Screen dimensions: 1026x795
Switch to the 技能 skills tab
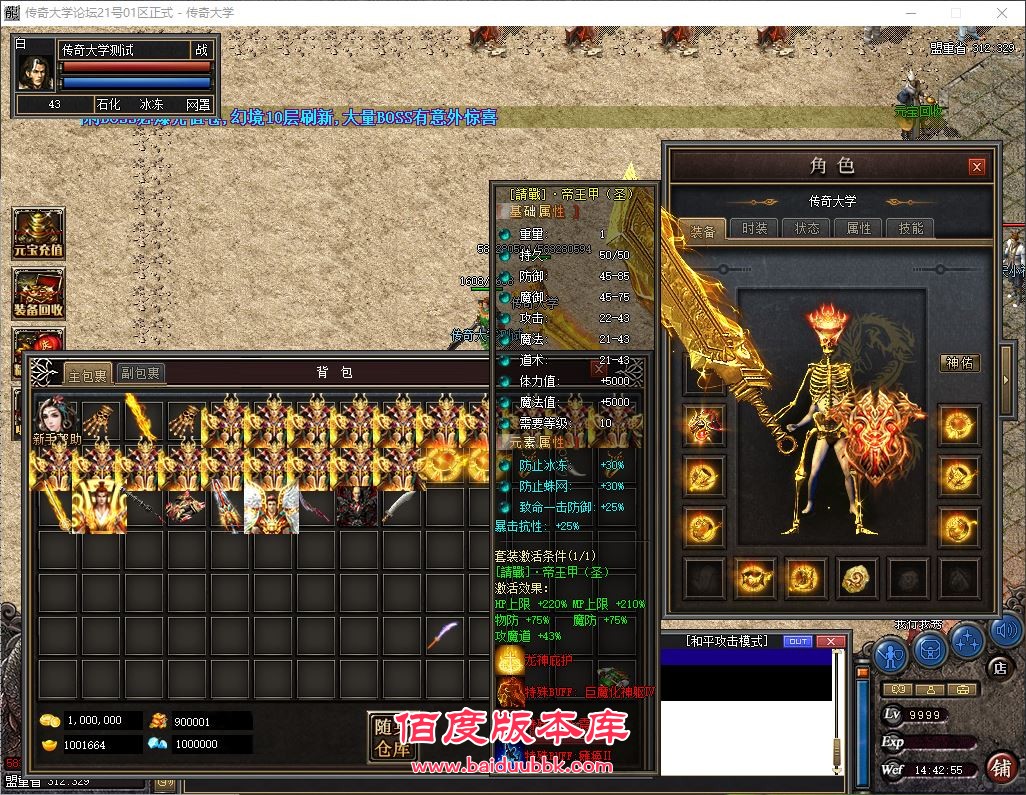click(911, 228)
